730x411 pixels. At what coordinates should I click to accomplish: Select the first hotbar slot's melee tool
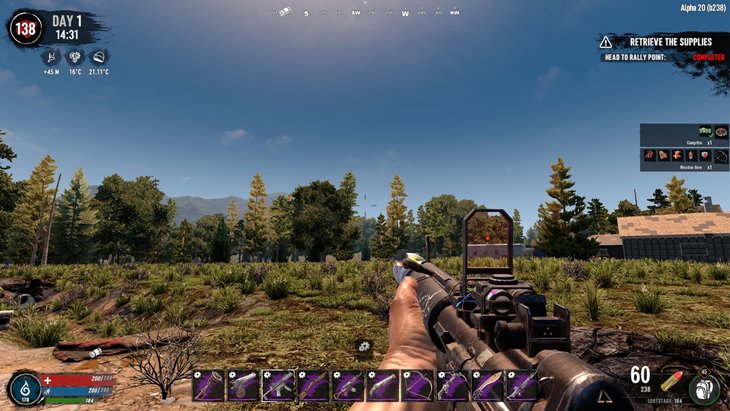click(x=208, y=386)
